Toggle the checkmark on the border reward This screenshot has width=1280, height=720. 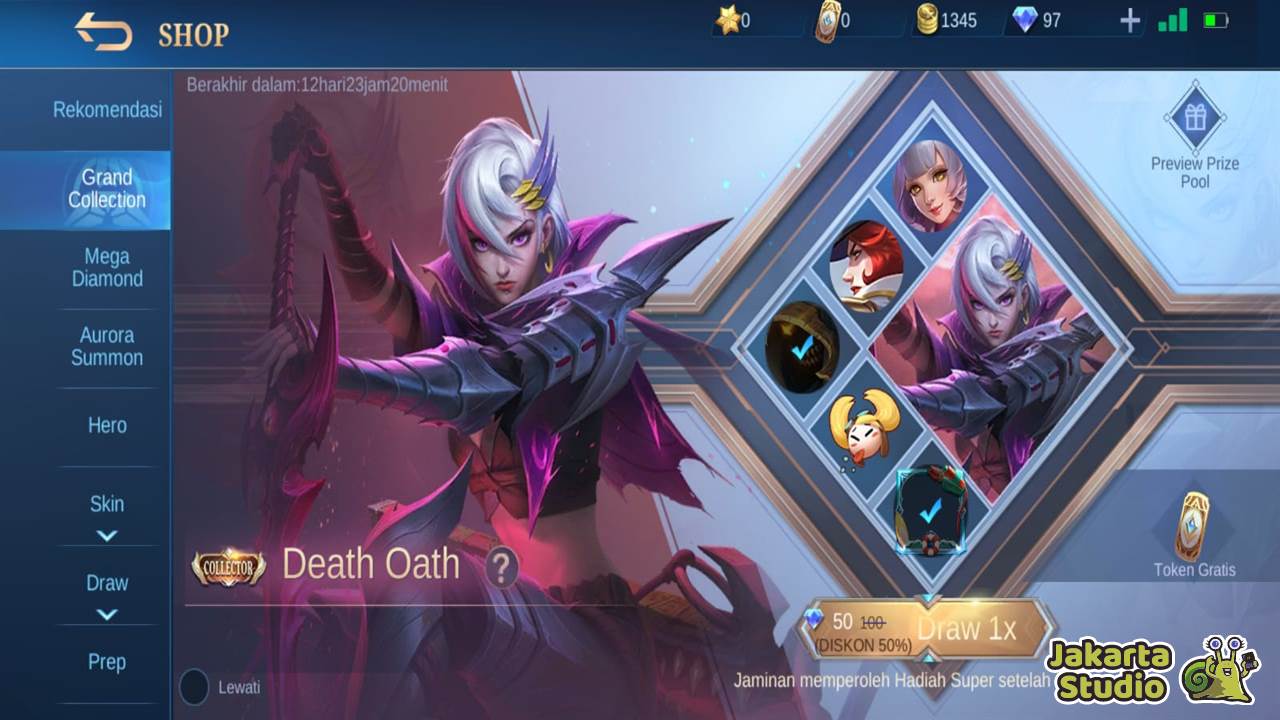[928, 512]
